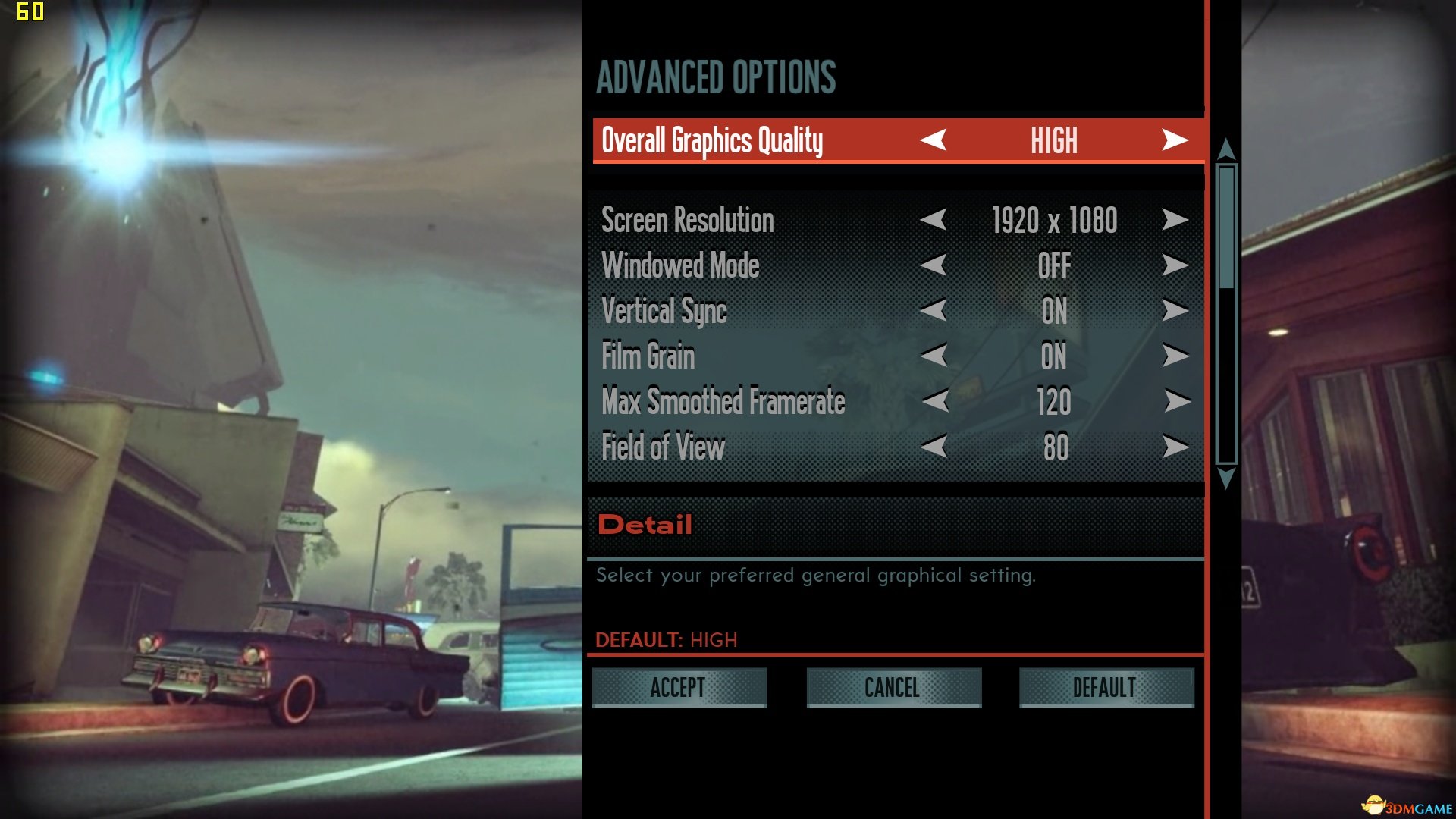
Task: Click the scrollbar's up arrow
Action: coord(1226,149)
